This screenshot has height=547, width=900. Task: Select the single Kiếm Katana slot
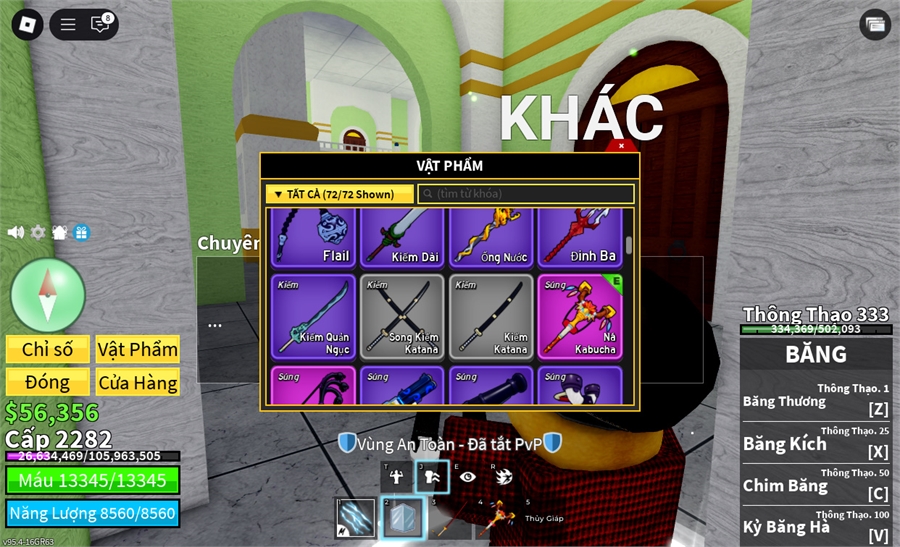pyautogui.click(x=492, y=316)
